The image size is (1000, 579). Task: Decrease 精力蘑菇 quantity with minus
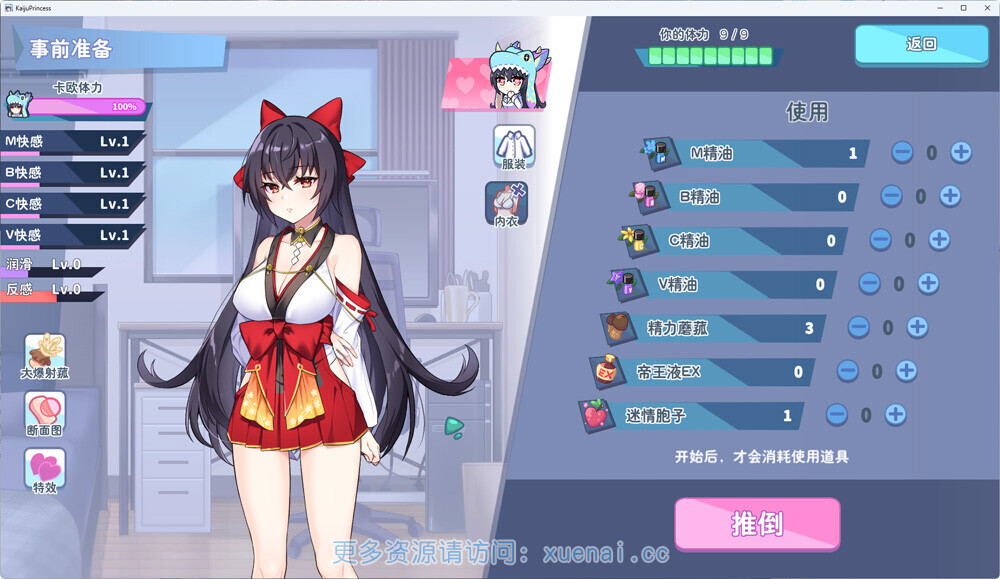(x=858, y=327)
